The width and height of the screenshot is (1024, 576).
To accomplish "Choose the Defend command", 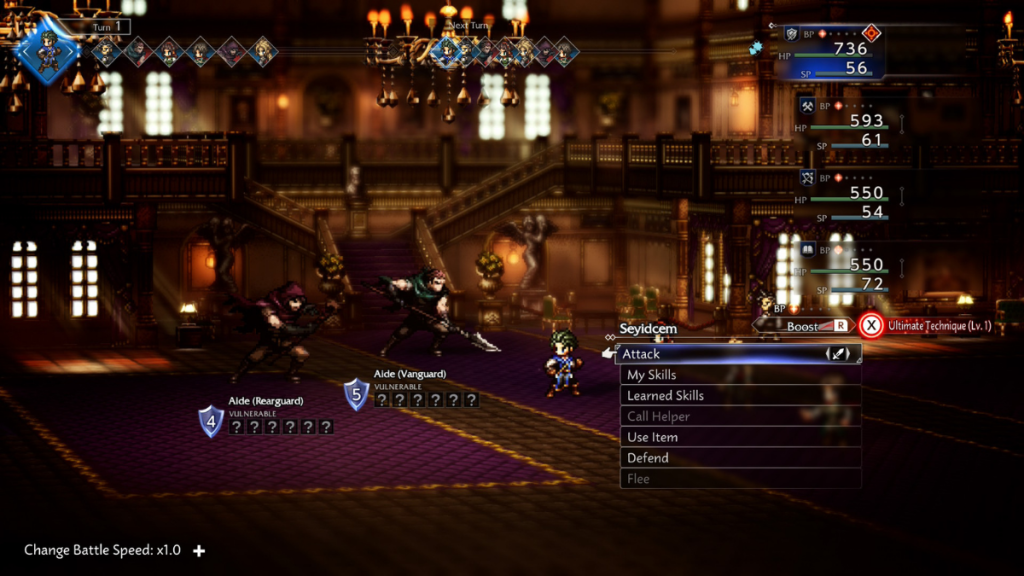I will pyautogui.click(x=738, y=458).
